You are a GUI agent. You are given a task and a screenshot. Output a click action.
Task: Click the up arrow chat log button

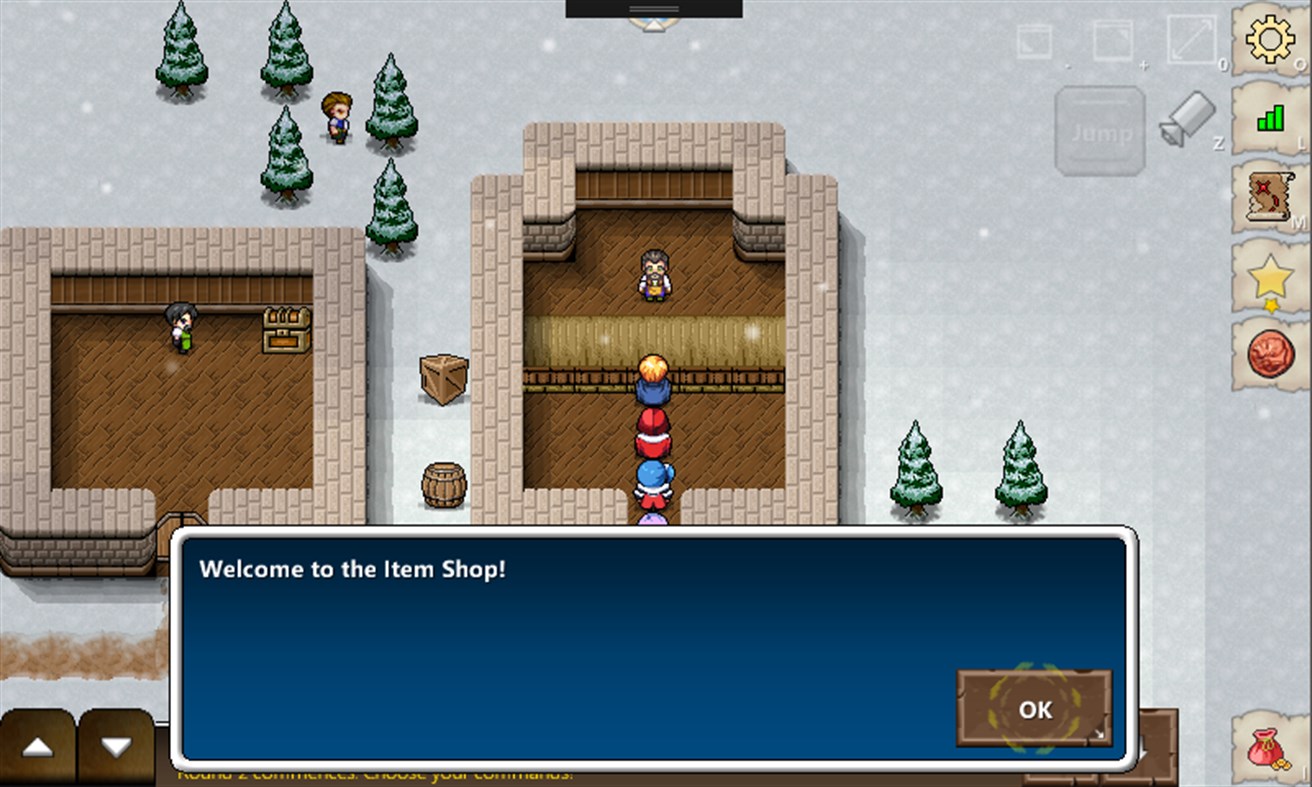(x=38, y=747)
